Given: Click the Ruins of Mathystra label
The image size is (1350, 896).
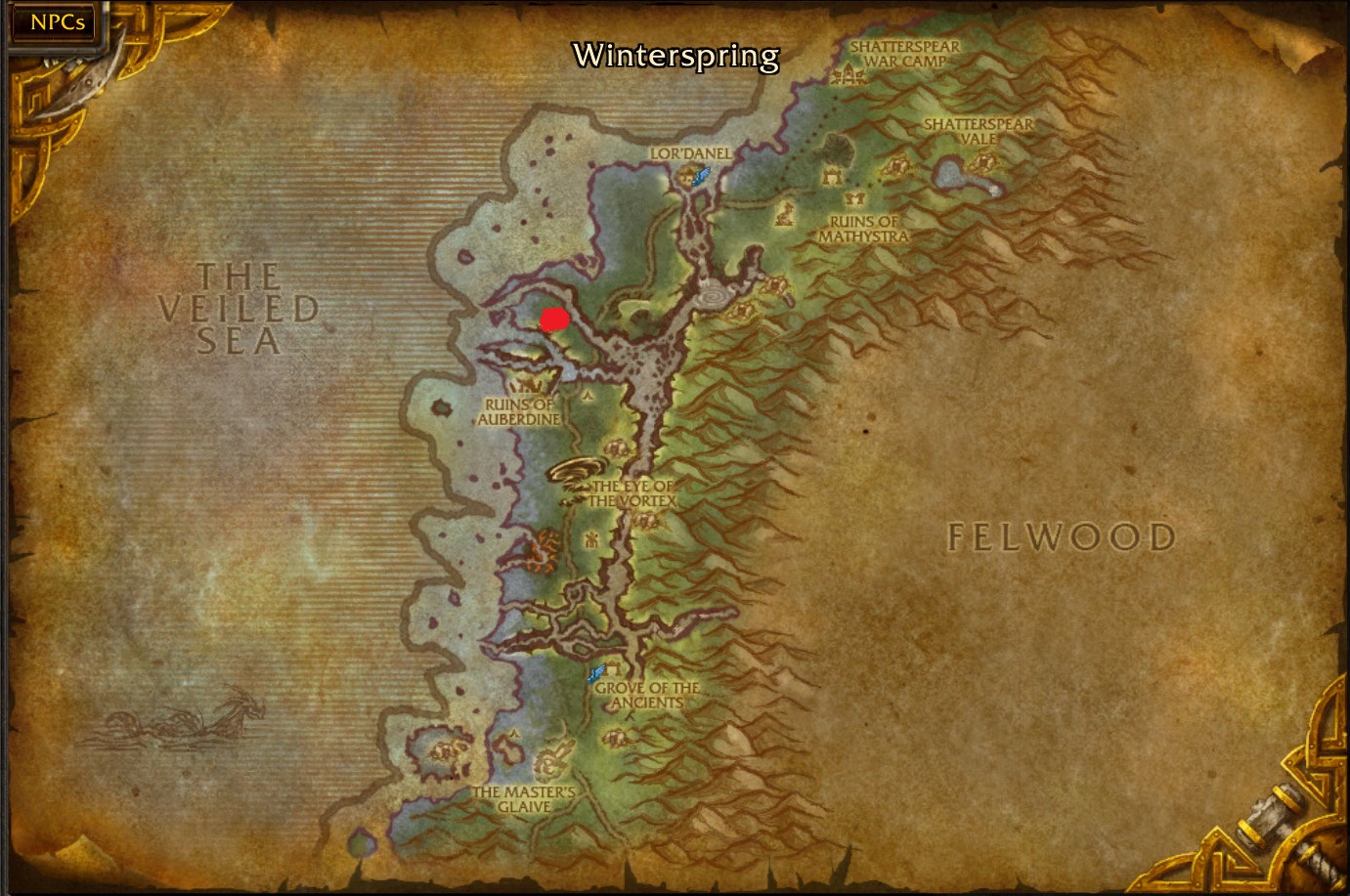Looking at the screenshot, I should coord(864,229).
